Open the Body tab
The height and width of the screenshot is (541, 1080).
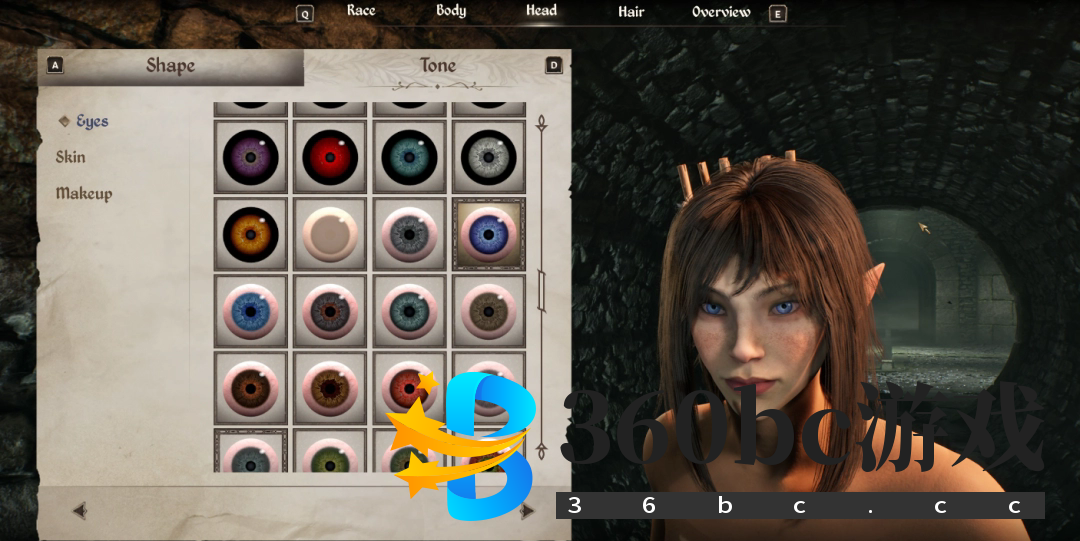pyautogui.click(x=451, y=11)
